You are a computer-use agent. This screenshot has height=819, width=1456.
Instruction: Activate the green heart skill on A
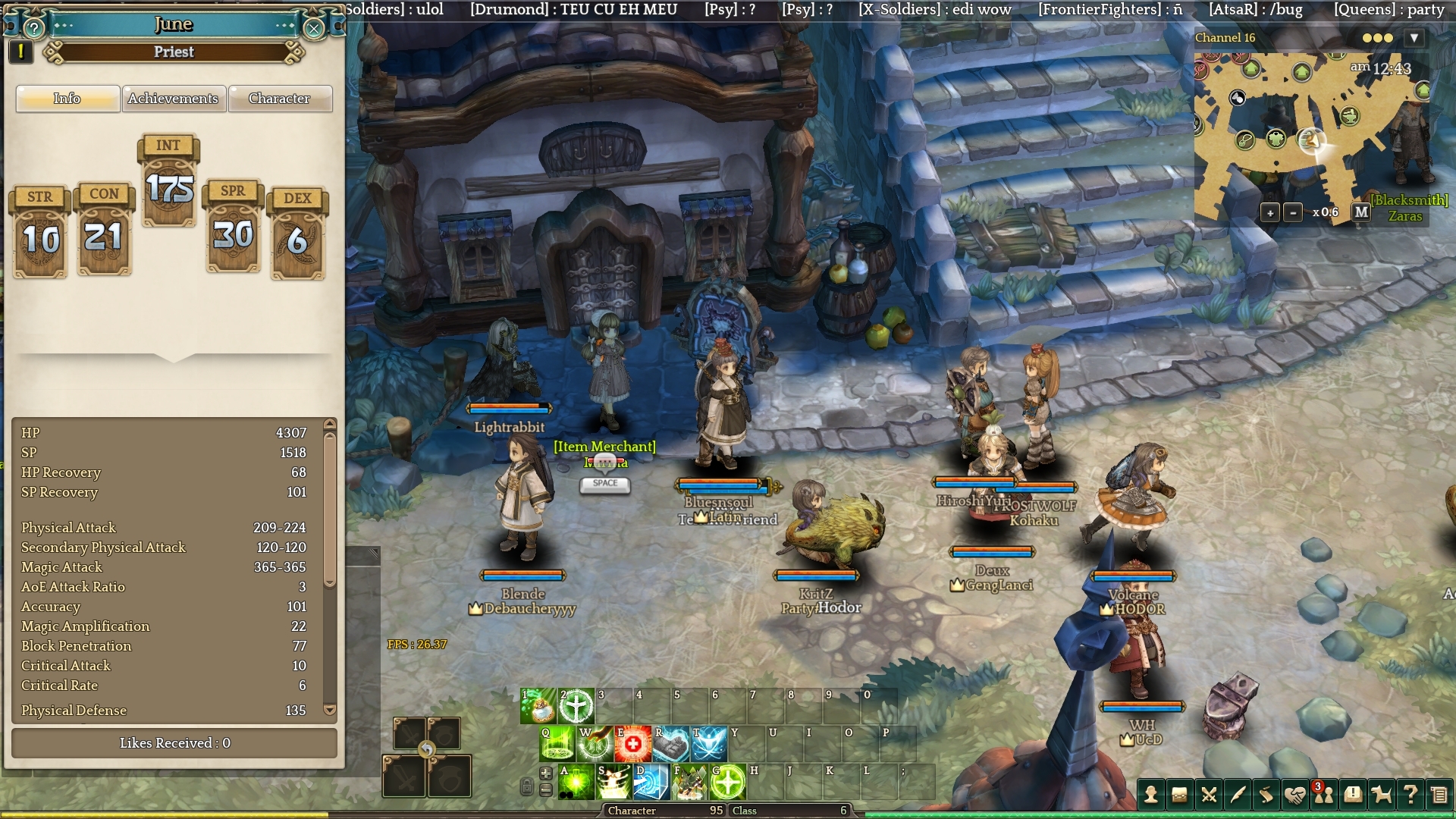576,783
